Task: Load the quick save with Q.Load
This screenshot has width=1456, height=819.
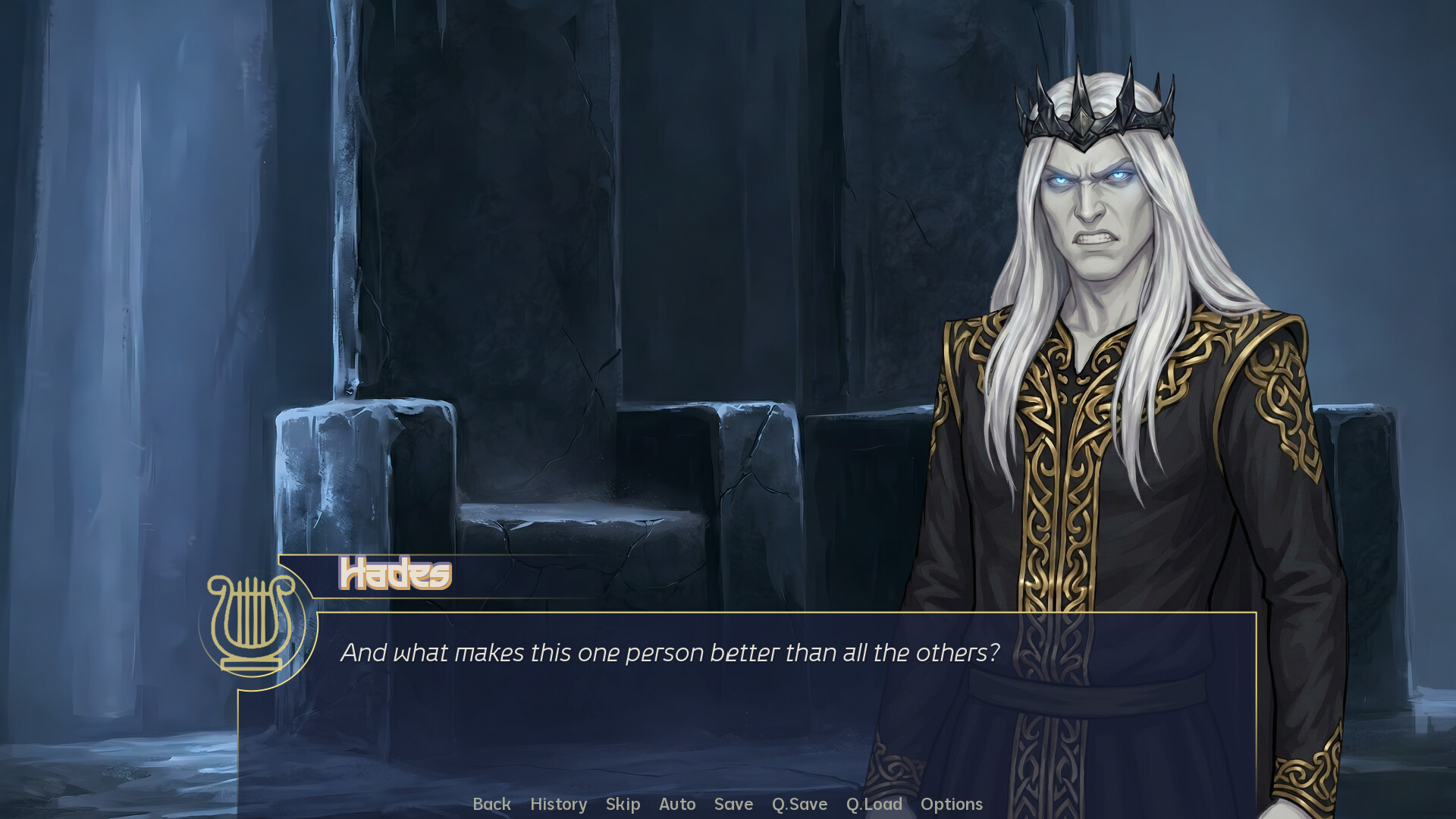Action: click(x=874, y=805)
